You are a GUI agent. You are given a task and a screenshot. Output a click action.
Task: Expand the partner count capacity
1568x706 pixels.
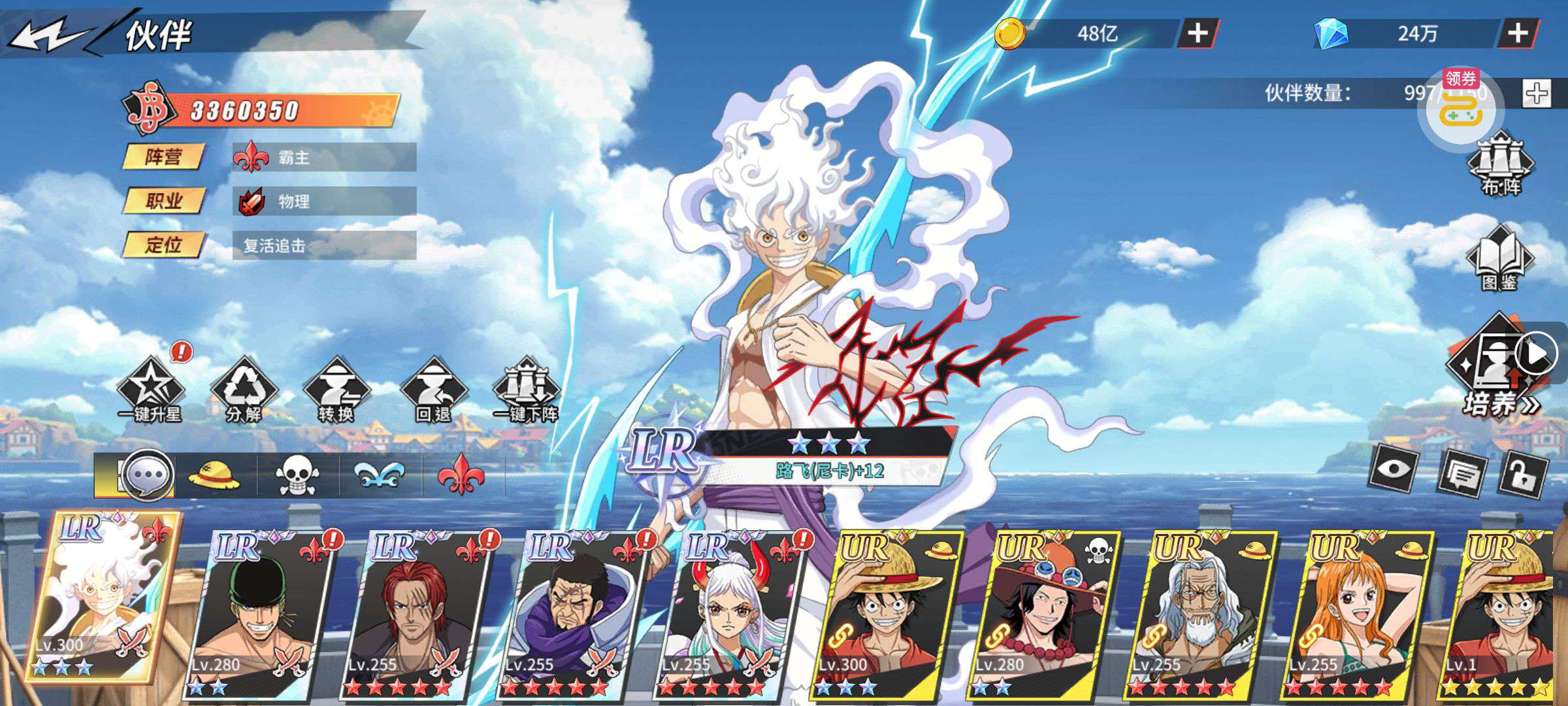coord(1536,93)
